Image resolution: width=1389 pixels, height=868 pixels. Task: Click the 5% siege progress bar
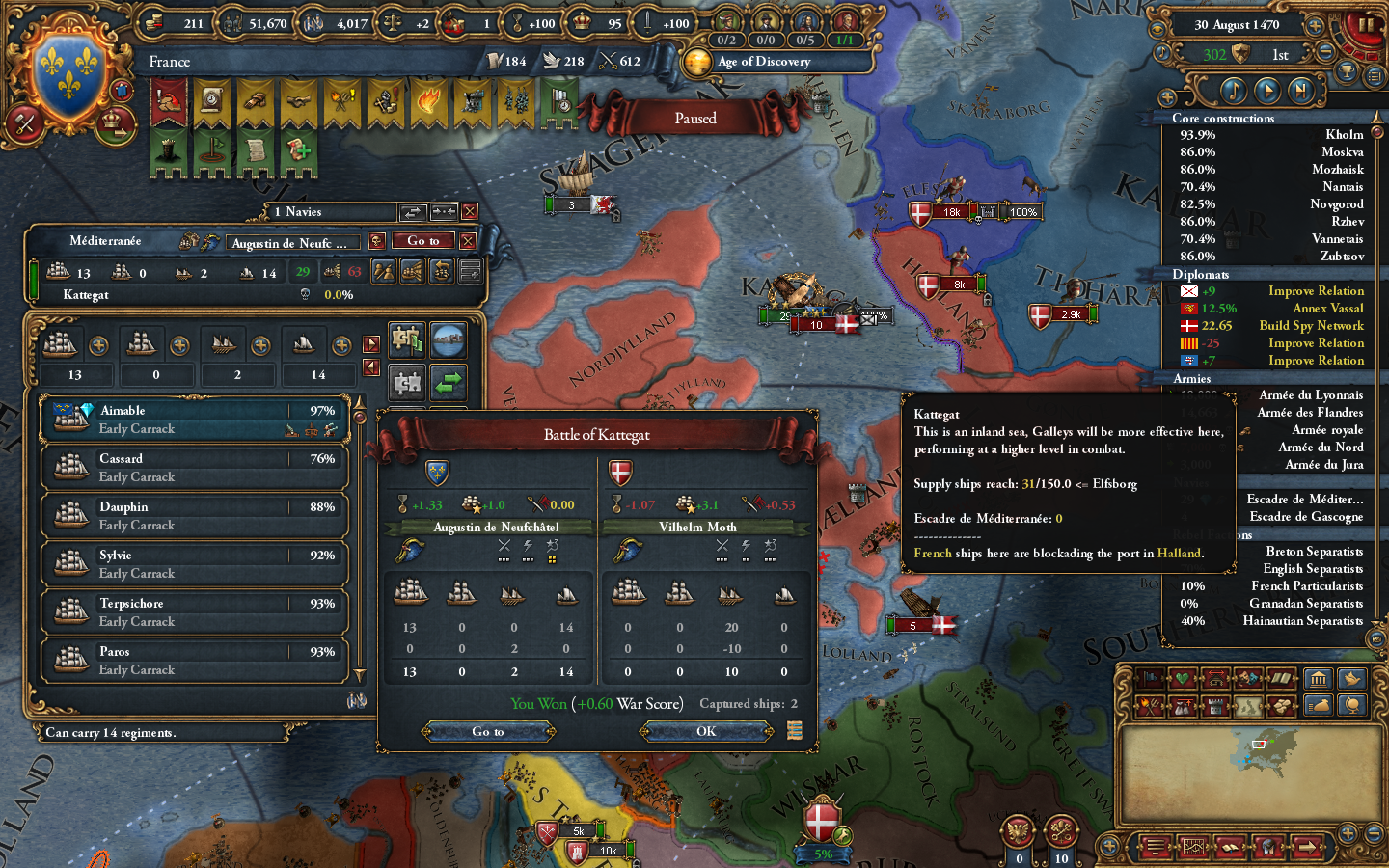coord(824,854)
